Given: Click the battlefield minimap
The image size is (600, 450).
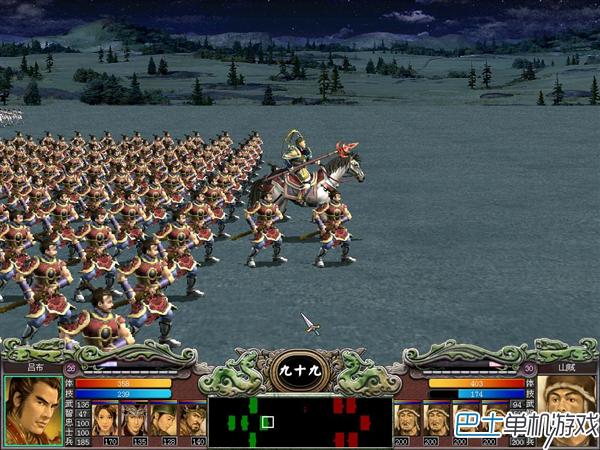Looking at the screenshot, I should [x=299, y=421].
